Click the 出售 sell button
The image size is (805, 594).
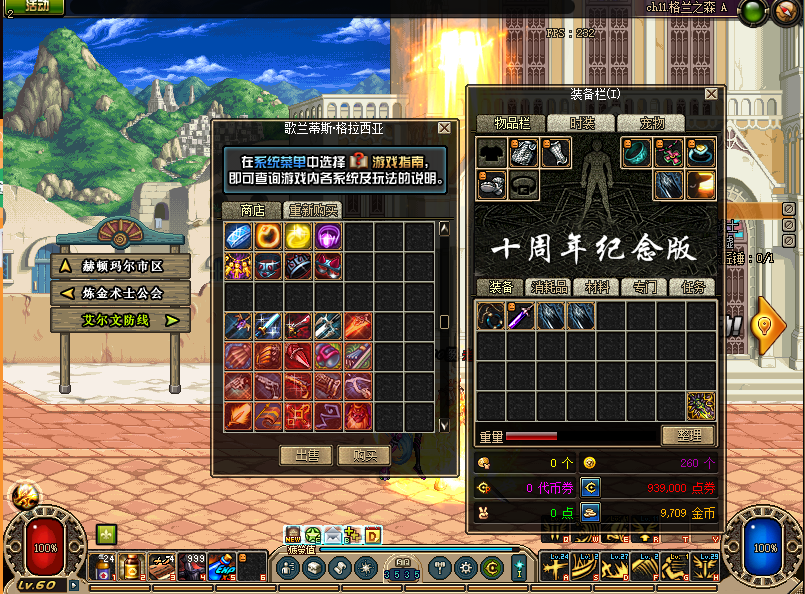click(305, 455)
